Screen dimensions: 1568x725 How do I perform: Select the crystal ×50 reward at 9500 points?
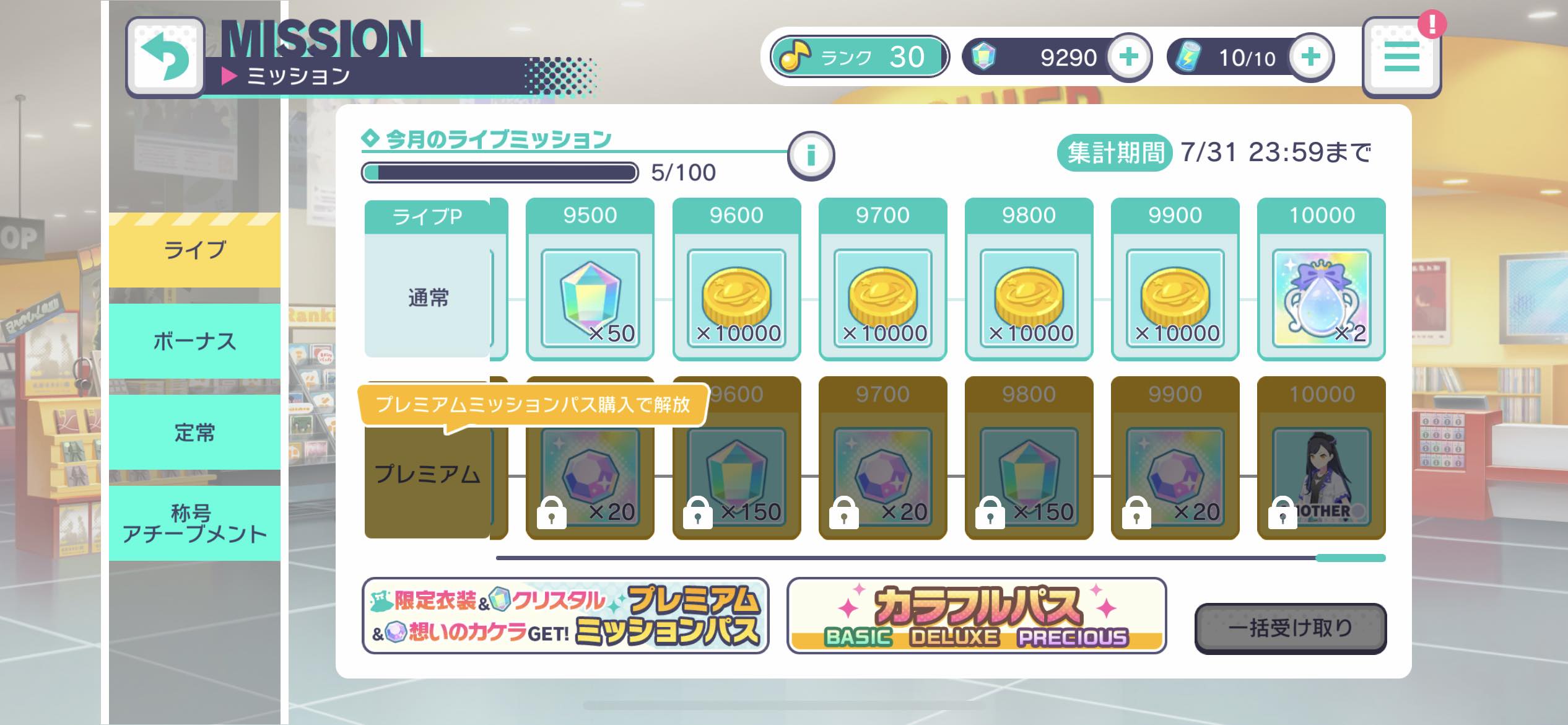590,291
